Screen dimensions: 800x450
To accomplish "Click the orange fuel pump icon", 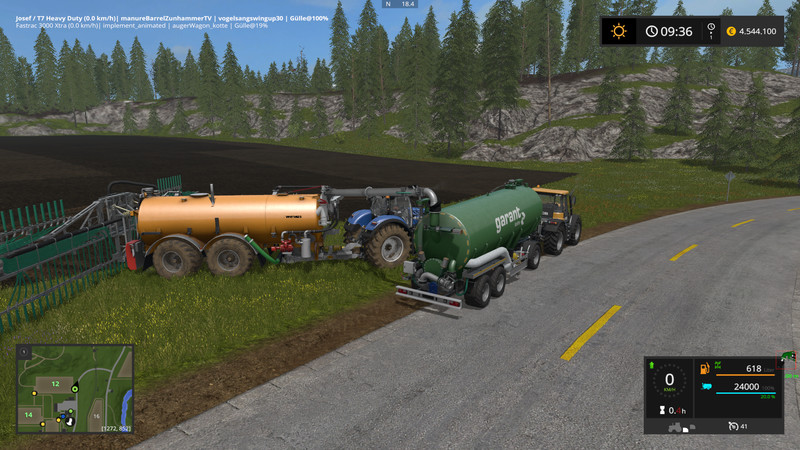I will (705, 369).
